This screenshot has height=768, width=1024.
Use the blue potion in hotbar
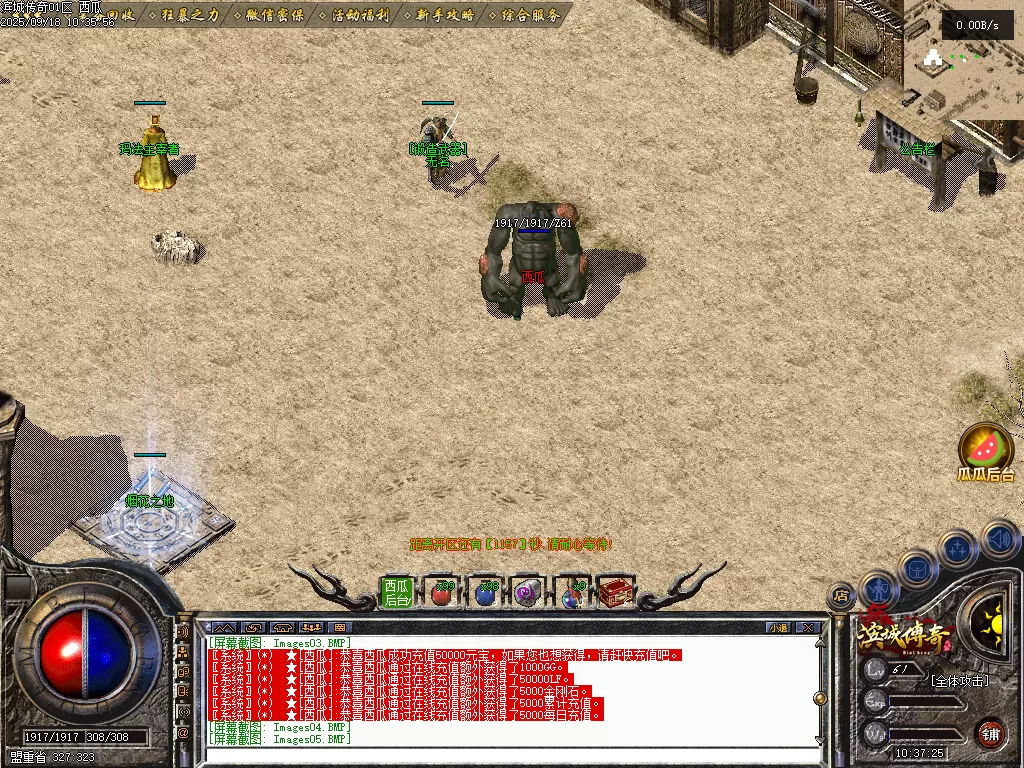coord(486,593)
